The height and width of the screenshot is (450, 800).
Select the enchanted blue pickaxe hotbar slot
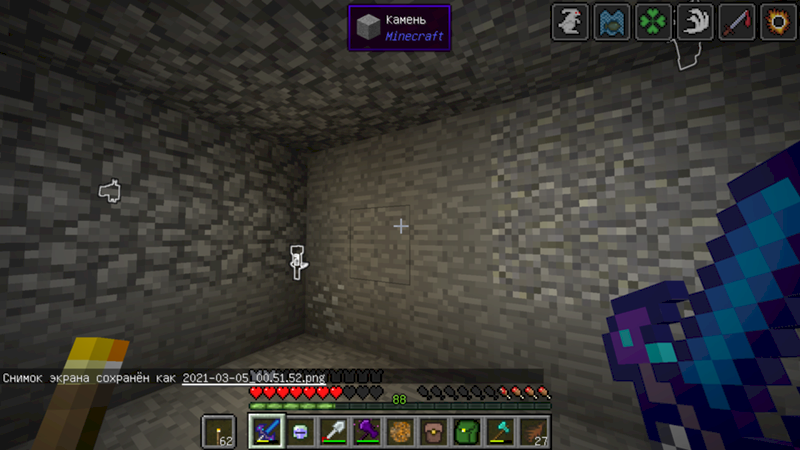[x=265, y=432]
